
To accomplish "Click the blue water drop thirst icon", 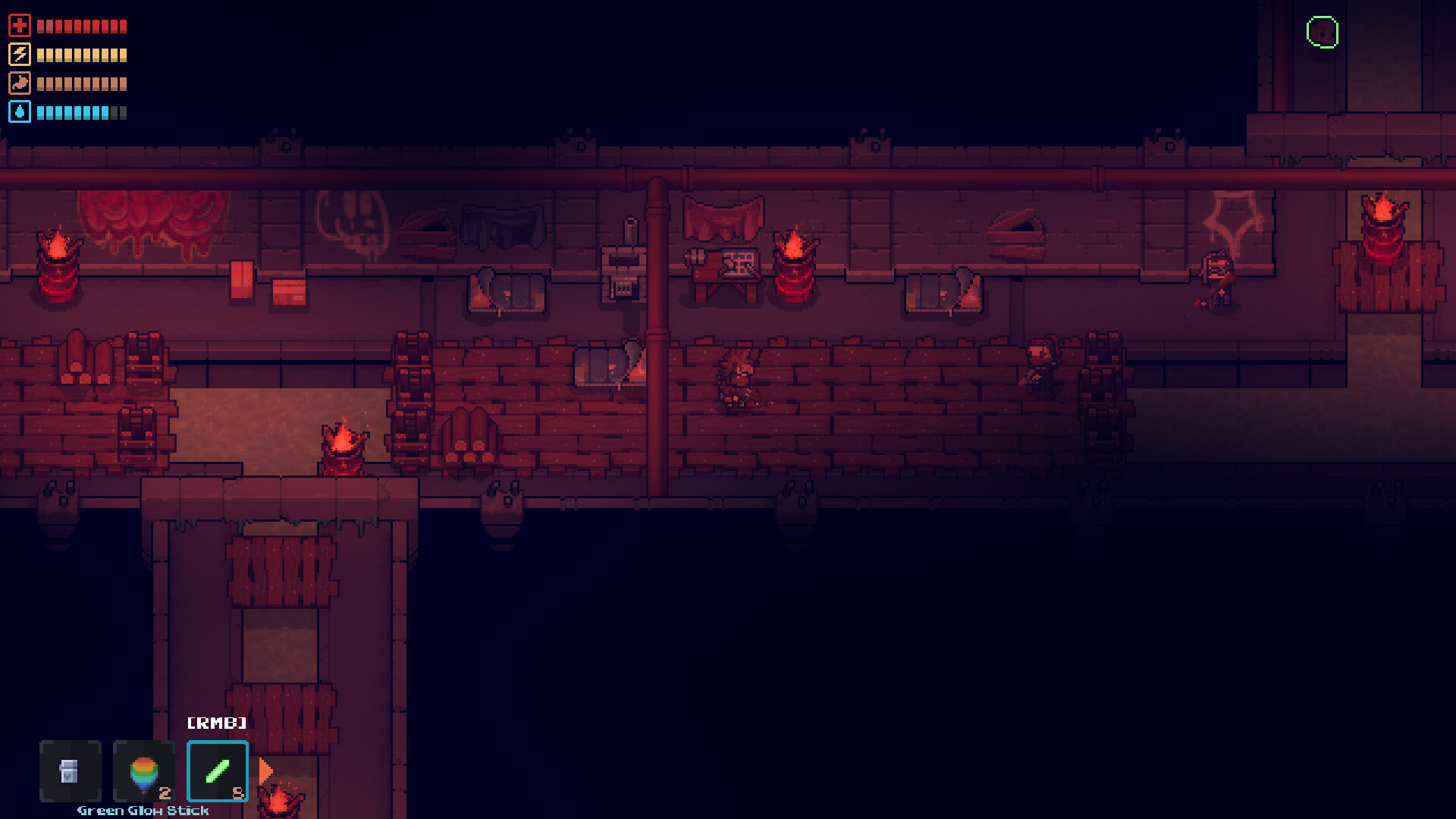I will [20, 112].
